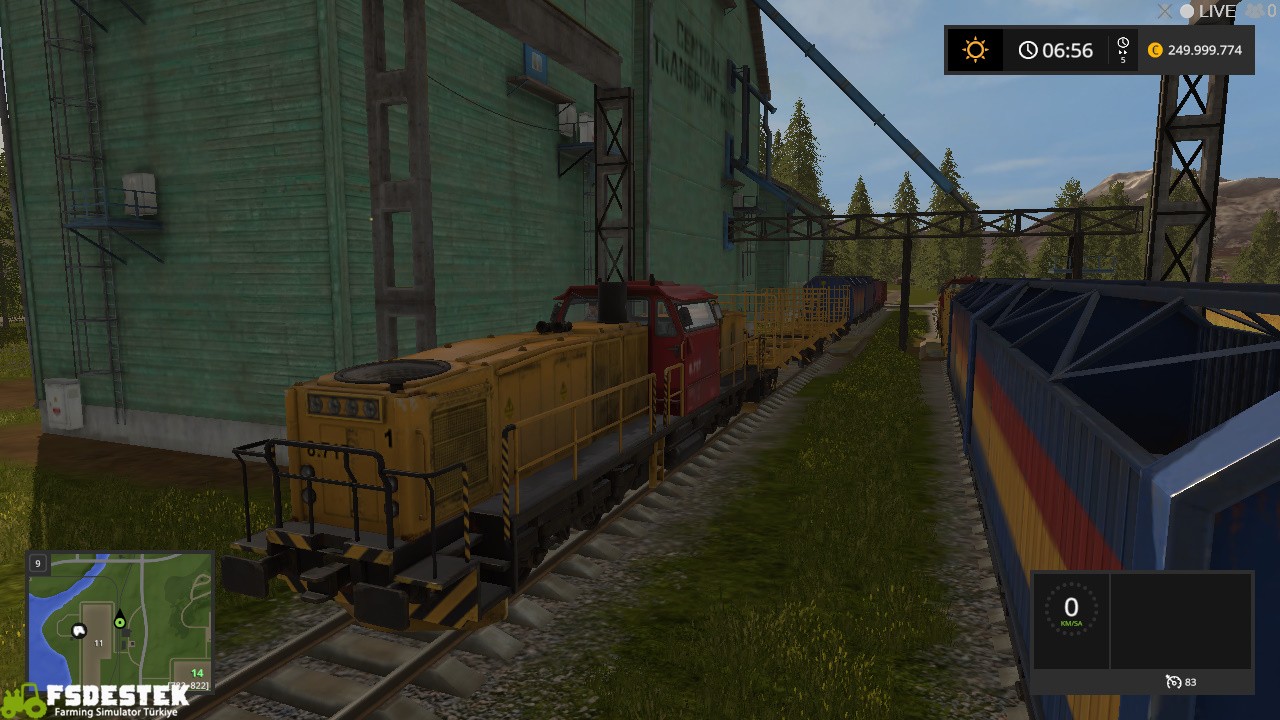Click the cruise control speed icon
The height and width of the screenshot is (720, 1280).
(x=1174, y=682)
